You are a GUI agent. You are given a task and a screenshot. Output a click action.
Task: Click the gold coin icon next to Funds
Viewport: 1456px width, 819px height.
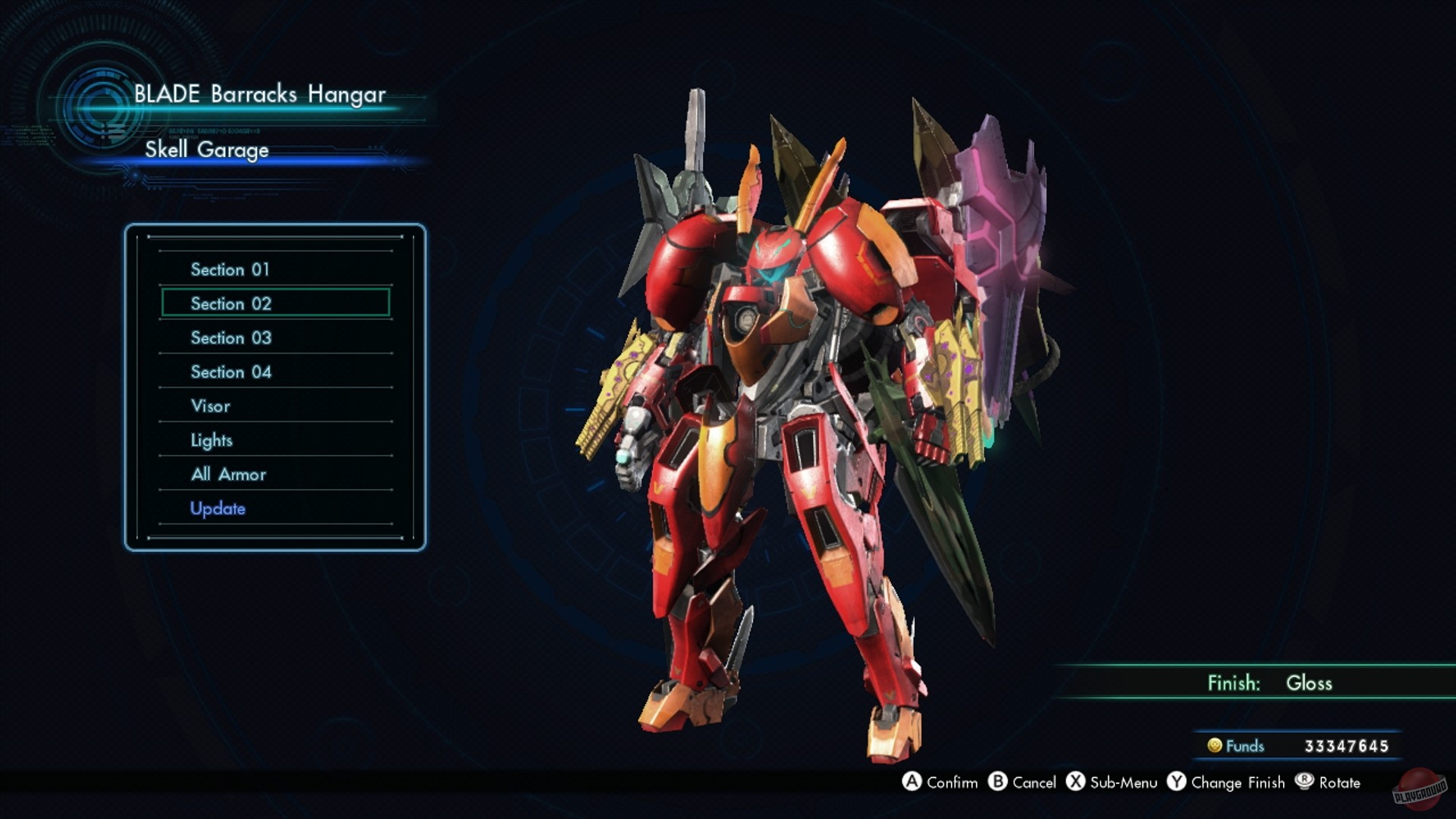(x=1216, y=746)
